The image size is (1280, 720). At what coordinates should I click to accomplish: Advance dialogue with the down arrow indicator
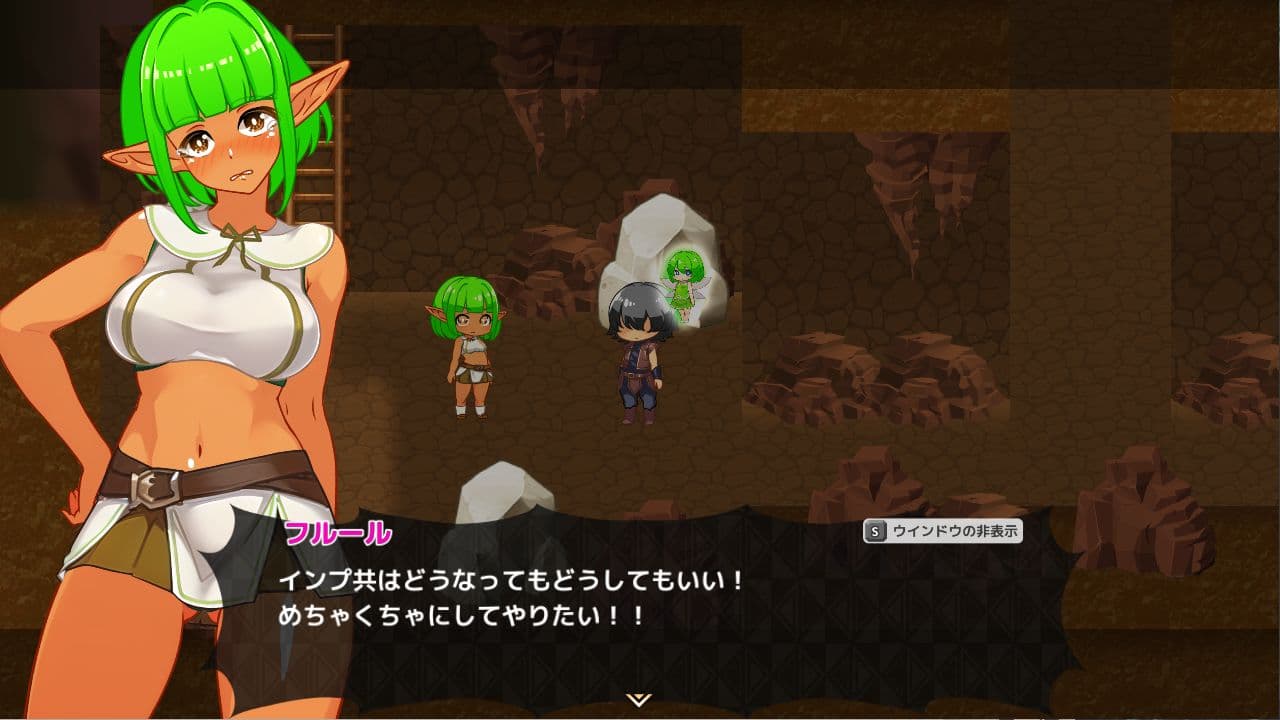coord(639,699)
